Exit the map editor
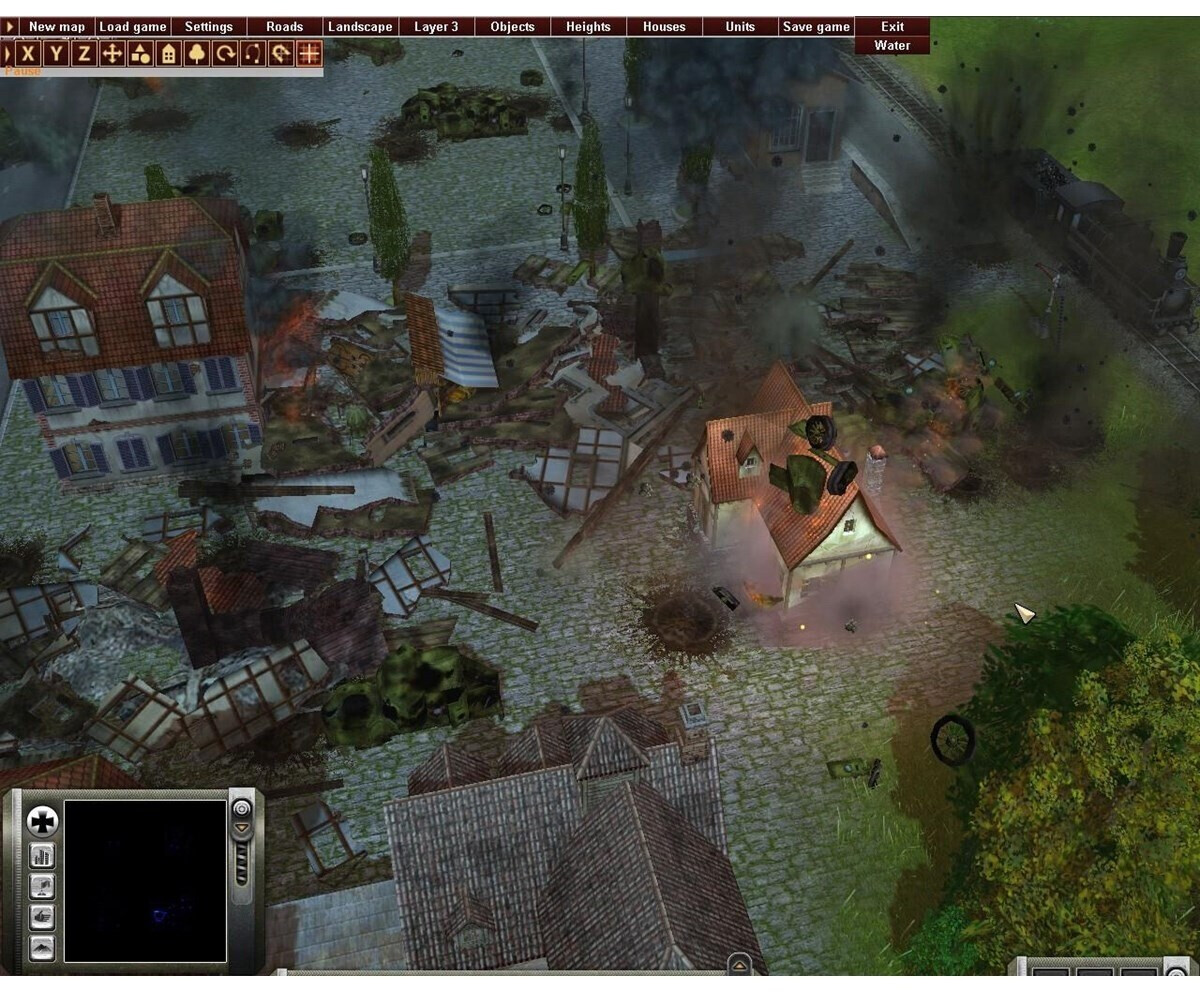This screenshot has height=992, width=1200. (x=892, y=27)
